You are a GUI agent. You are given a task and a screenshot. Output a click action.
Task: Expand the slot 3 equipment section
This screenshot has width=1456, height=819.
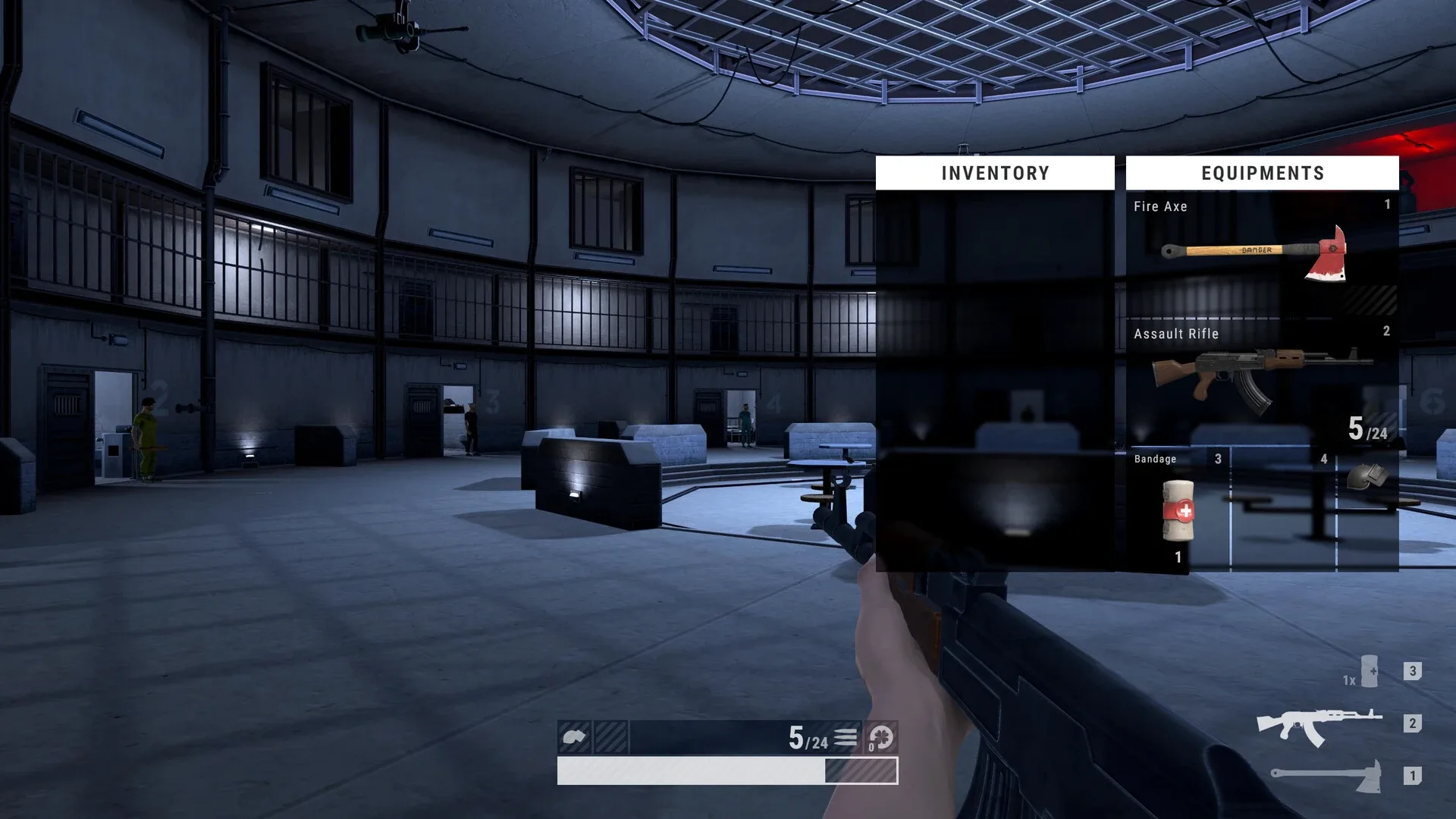point(1218,459)
